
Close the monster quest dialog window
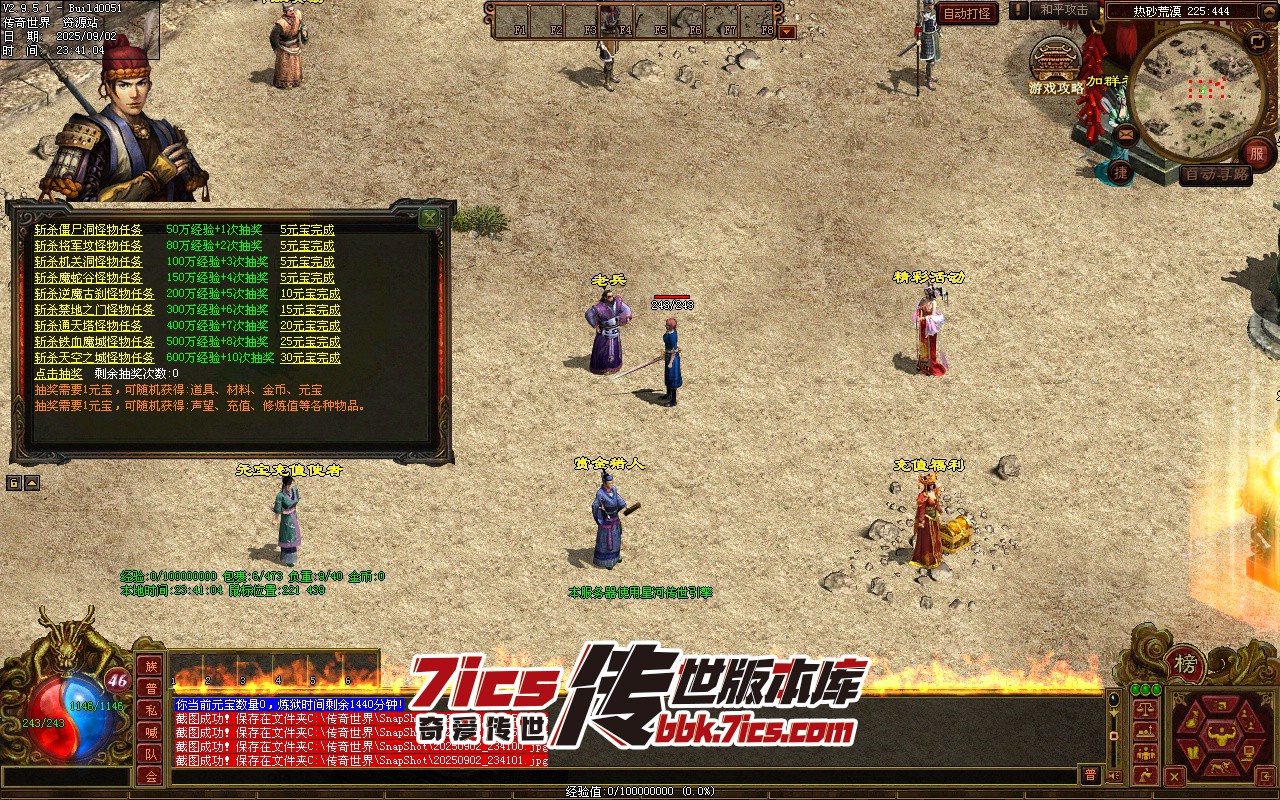[429, 217]
